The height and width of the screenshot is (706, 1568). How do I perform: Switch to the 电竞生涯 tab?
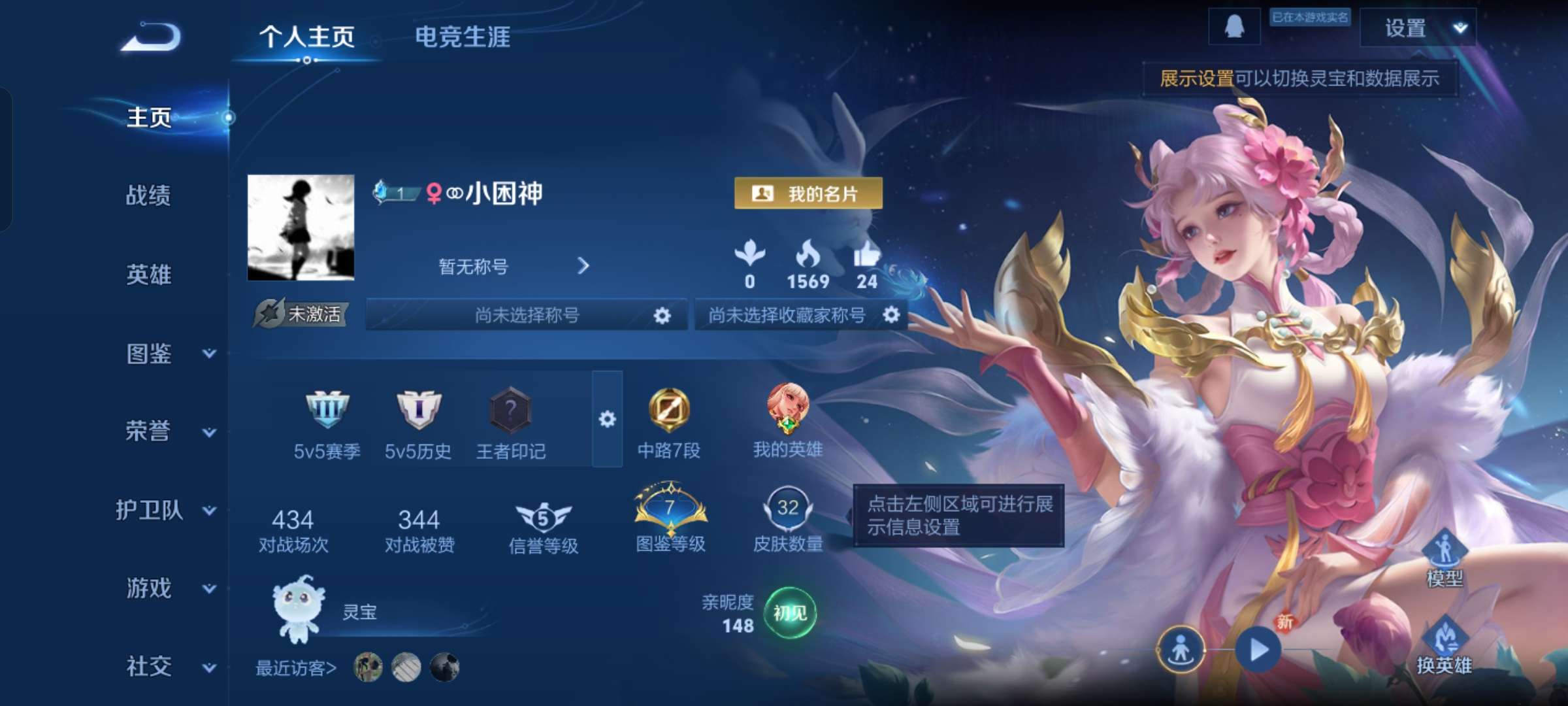pyautogui.click(x=463, y=37)
